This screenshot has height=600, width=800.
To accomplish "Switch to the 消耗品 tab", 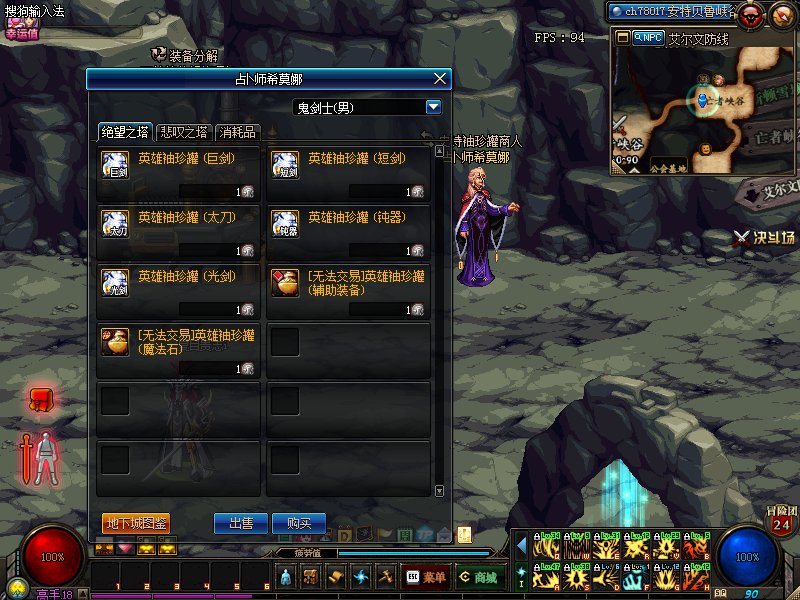I will coord(238,132).
